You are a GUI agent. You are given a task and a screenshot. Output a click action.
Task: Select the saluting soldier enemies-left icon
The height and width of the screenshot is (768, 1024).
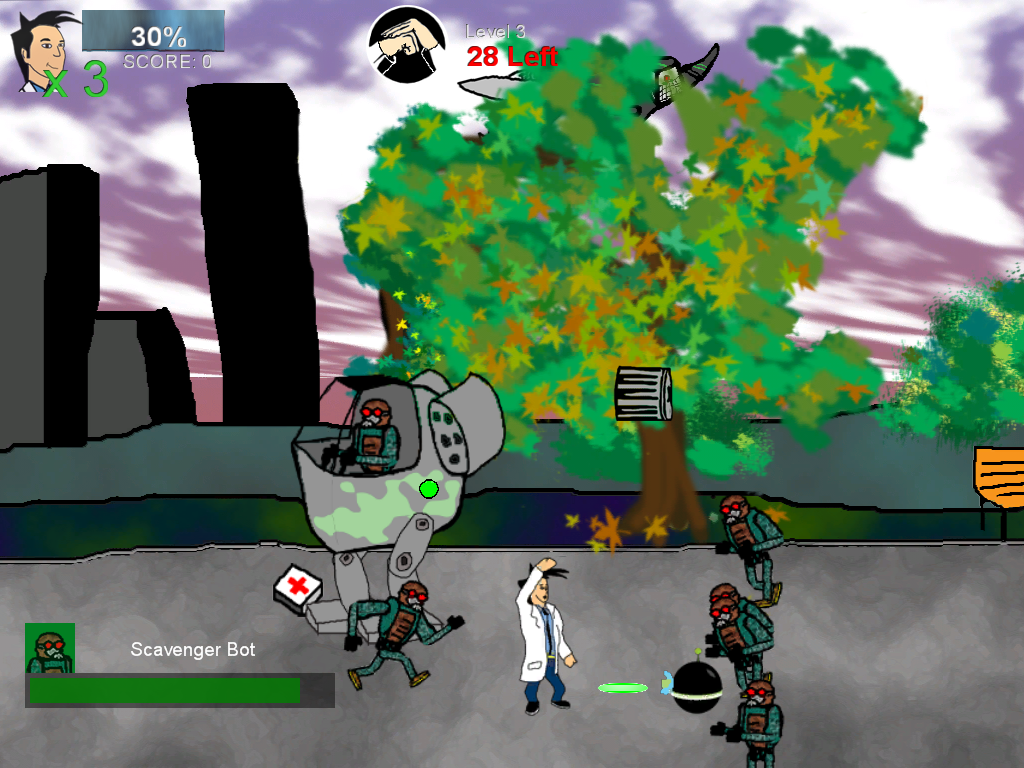[407, 43]
